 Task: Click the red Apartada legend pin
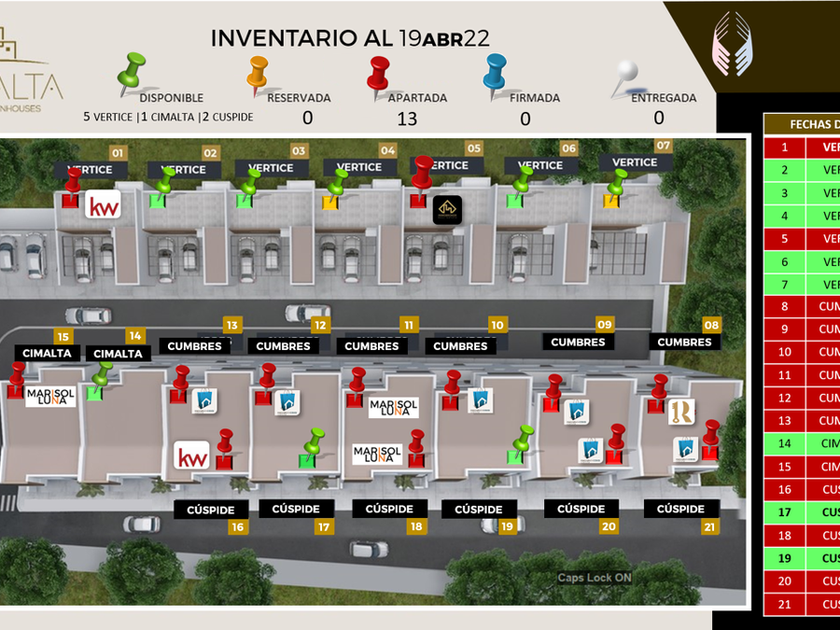(x=380, y=72)
